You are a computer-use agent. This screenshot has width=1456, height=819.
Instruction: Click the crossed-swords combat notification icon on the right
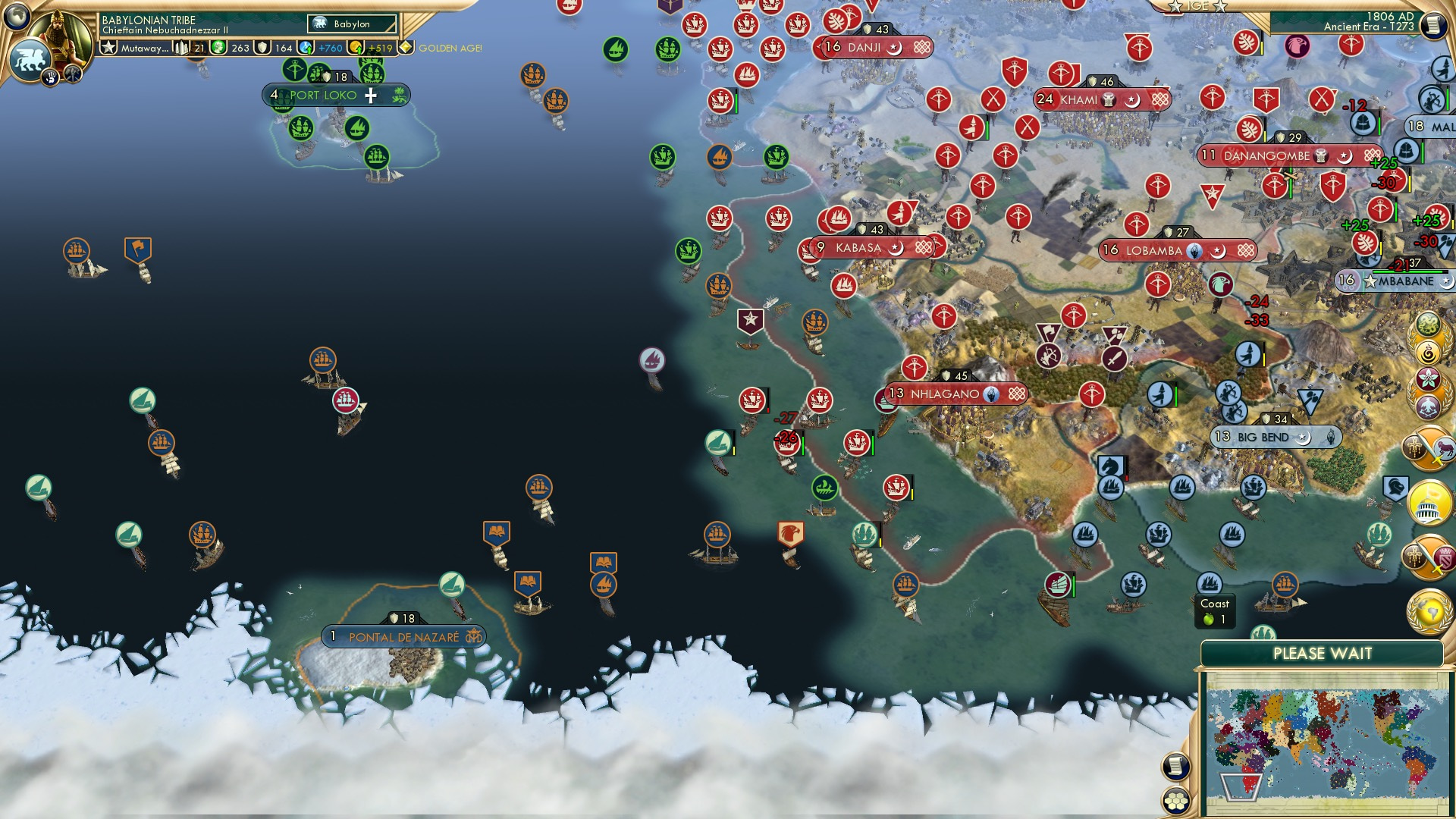point(1428,449)
